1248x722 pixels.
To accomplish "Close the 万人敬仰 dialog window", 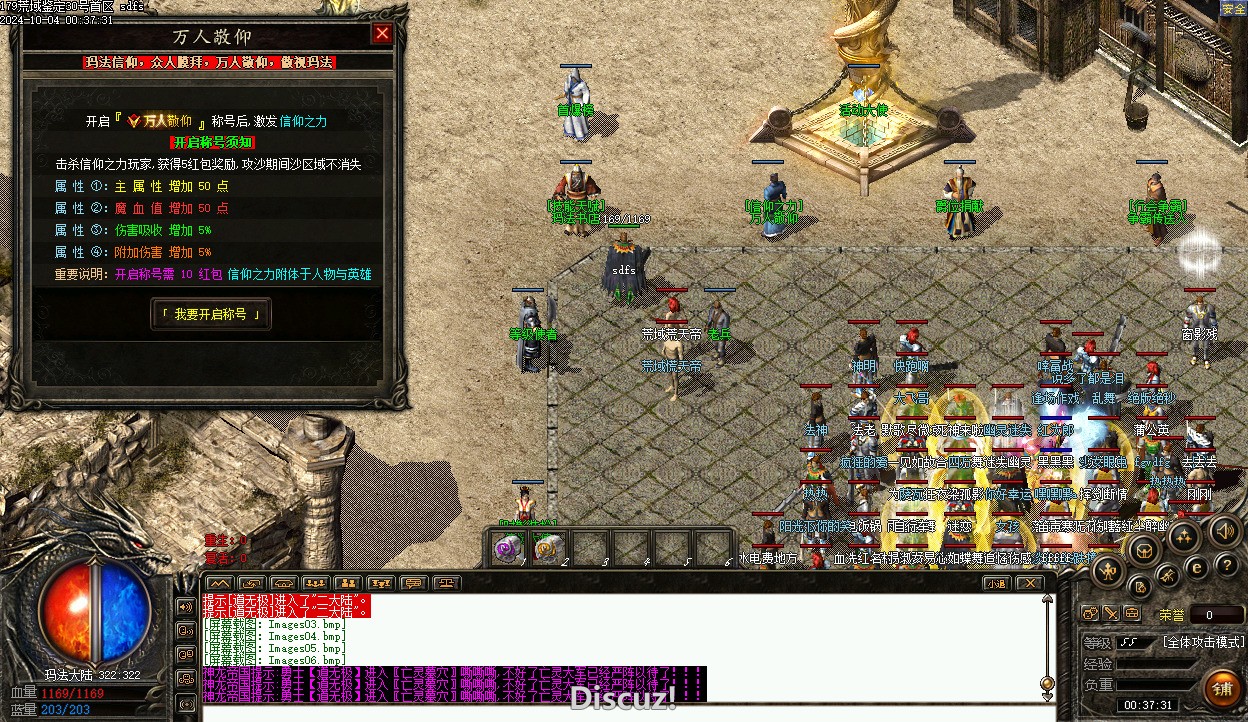I will coord(382,34).
